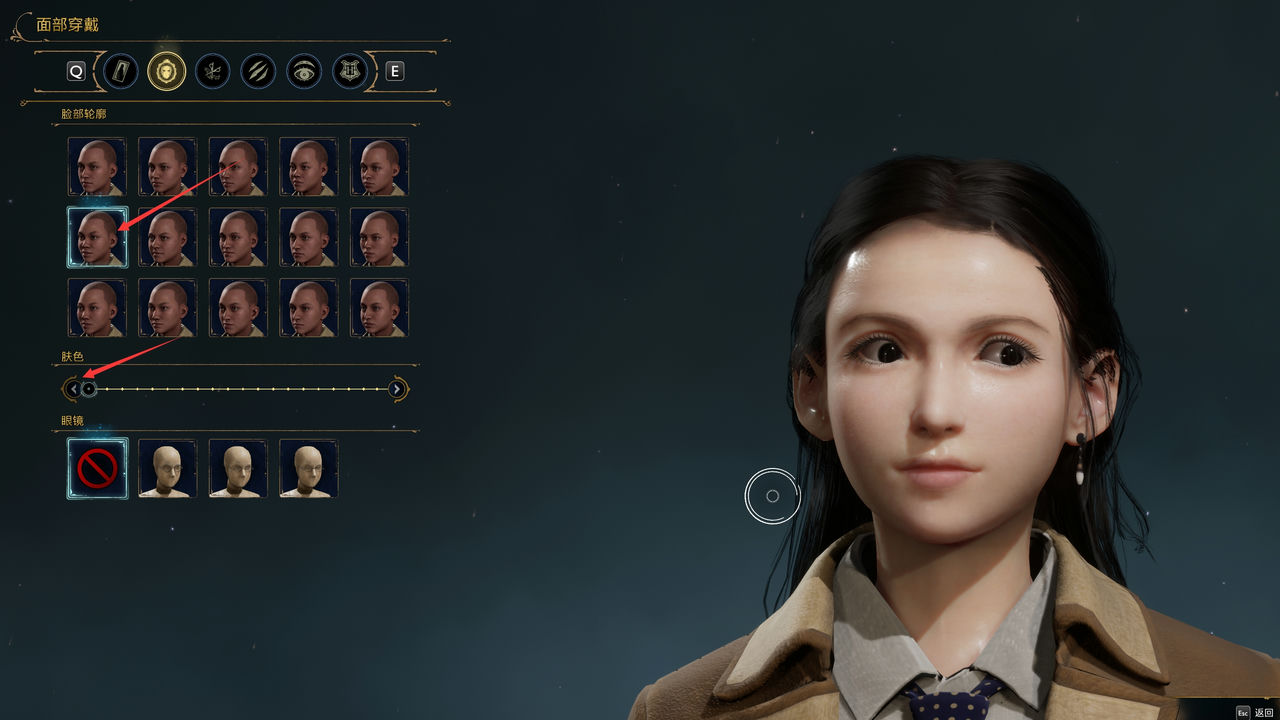Click the skin tone slider handle
The image size is (1280, 720).
click(x=89, y=389)
